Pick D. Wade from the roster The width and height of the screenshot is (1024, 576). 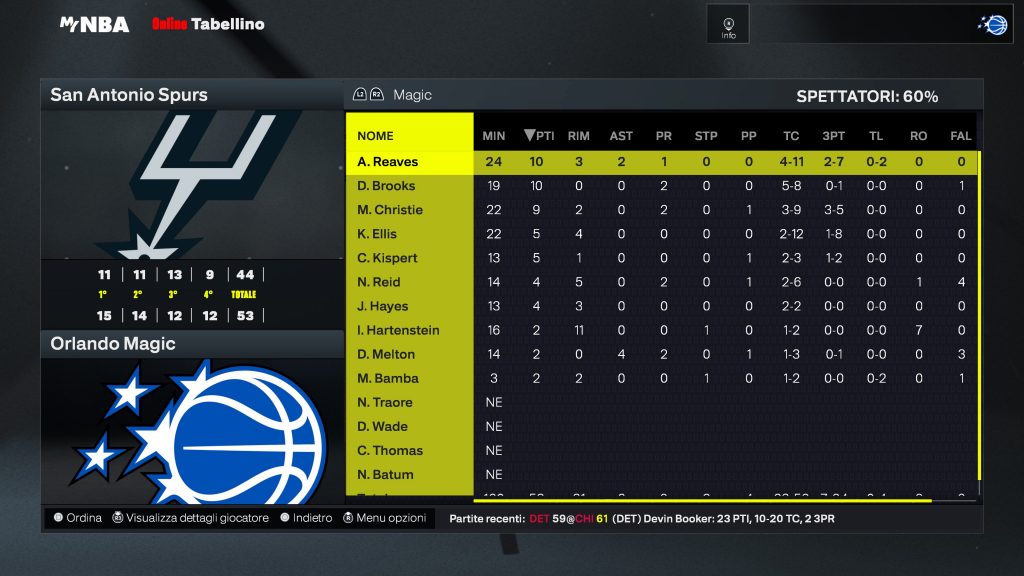(x=381, y=426)
